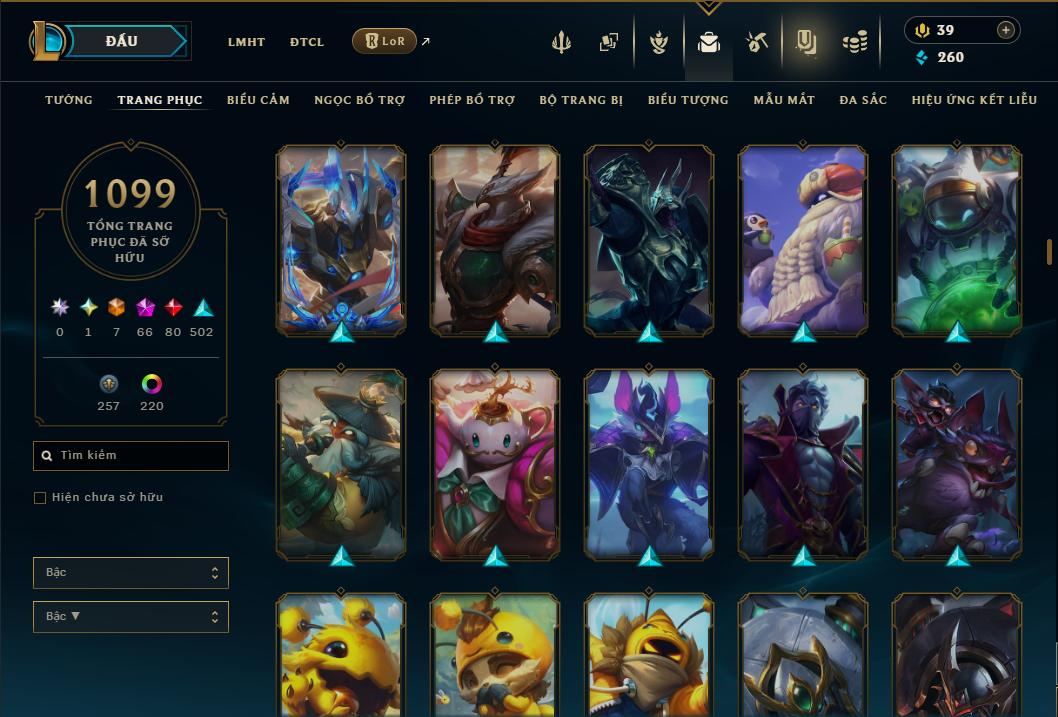This screenshot has width=1058, height=717.
Task: Open the BIỂU CẢM tab
Action: 258,100
